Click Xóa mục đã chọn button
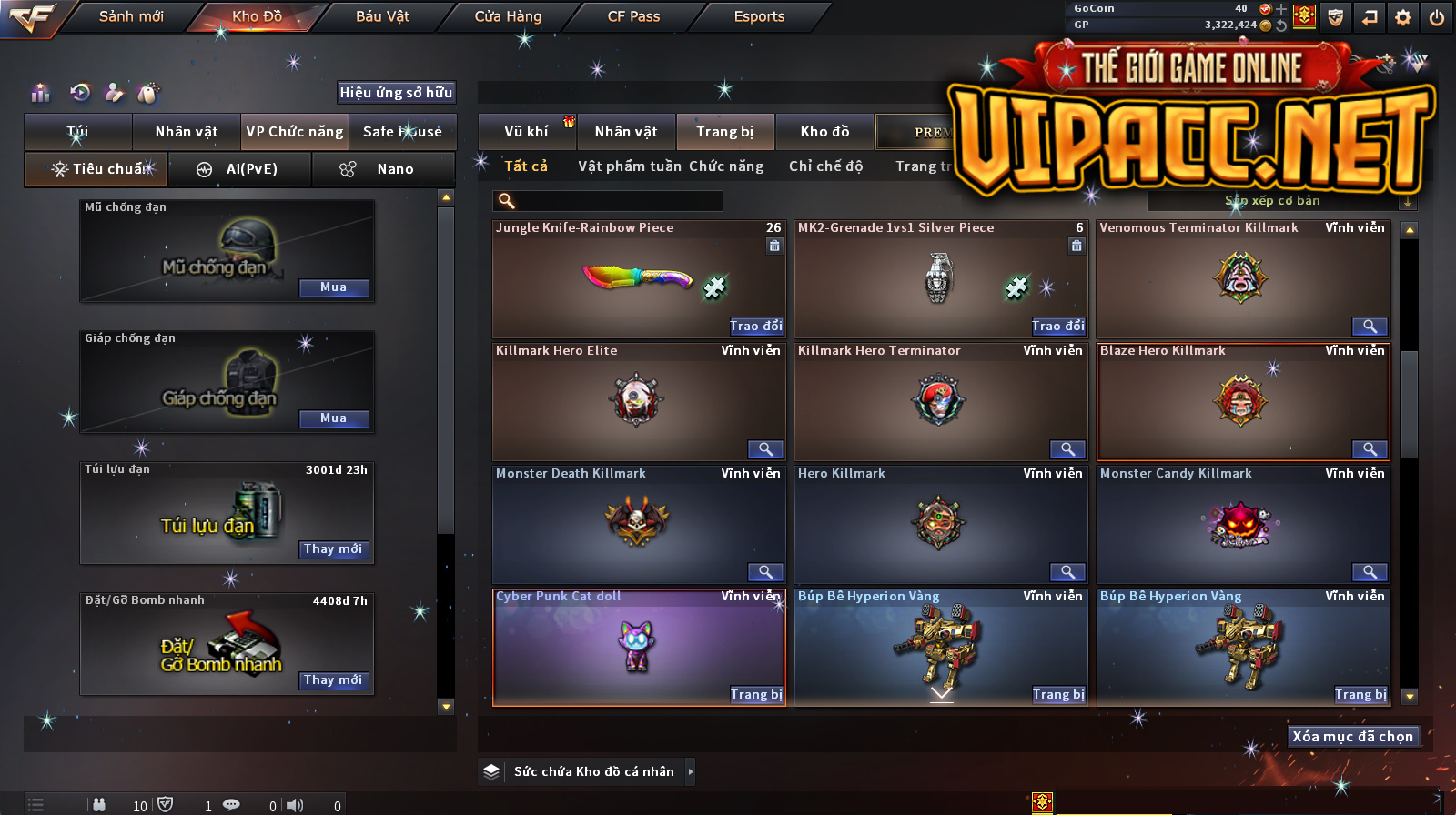1456x815 pixels. pyautogui.click(x=1352, y=736)
